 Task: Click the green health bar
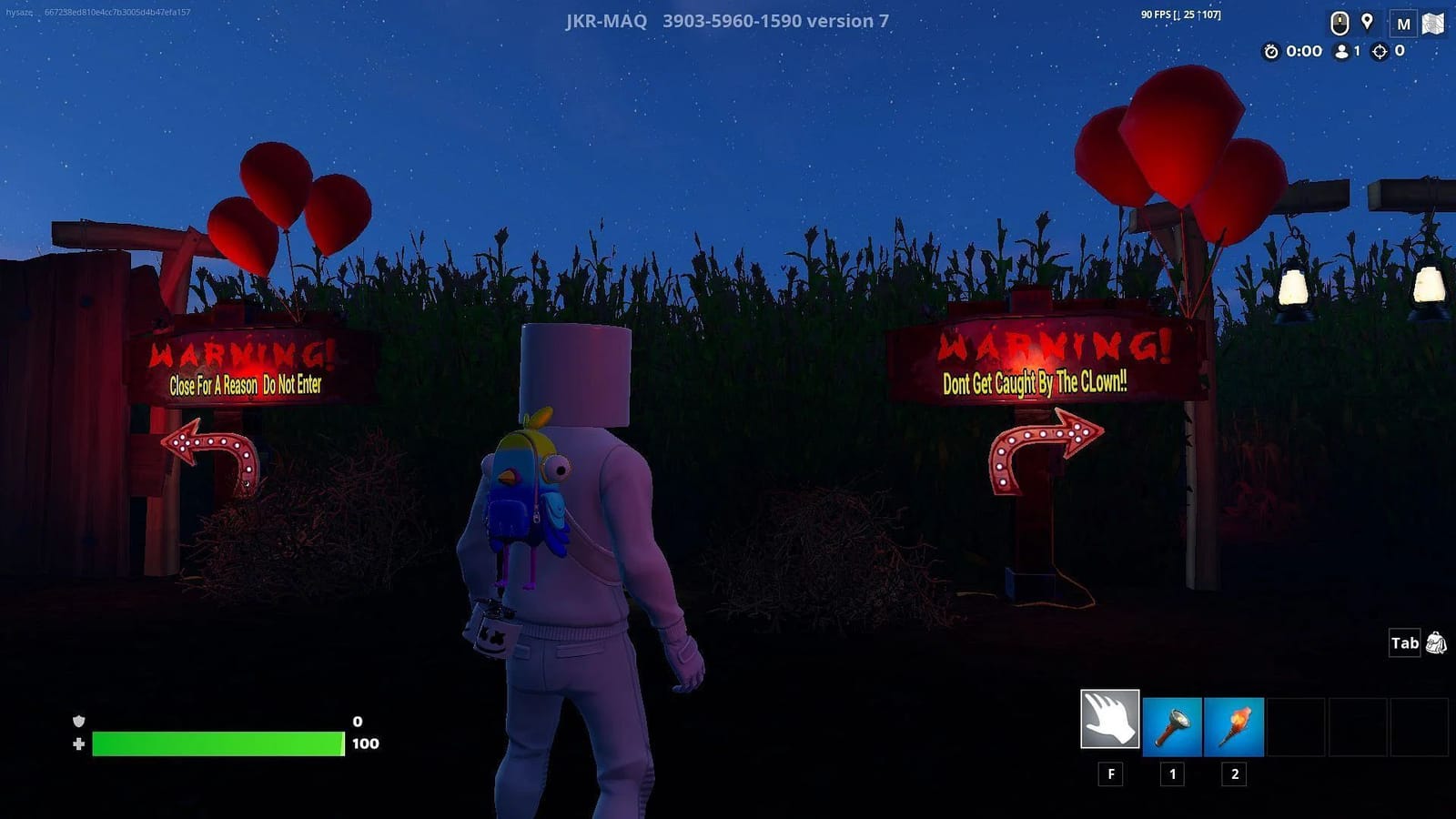coord(218,743)
